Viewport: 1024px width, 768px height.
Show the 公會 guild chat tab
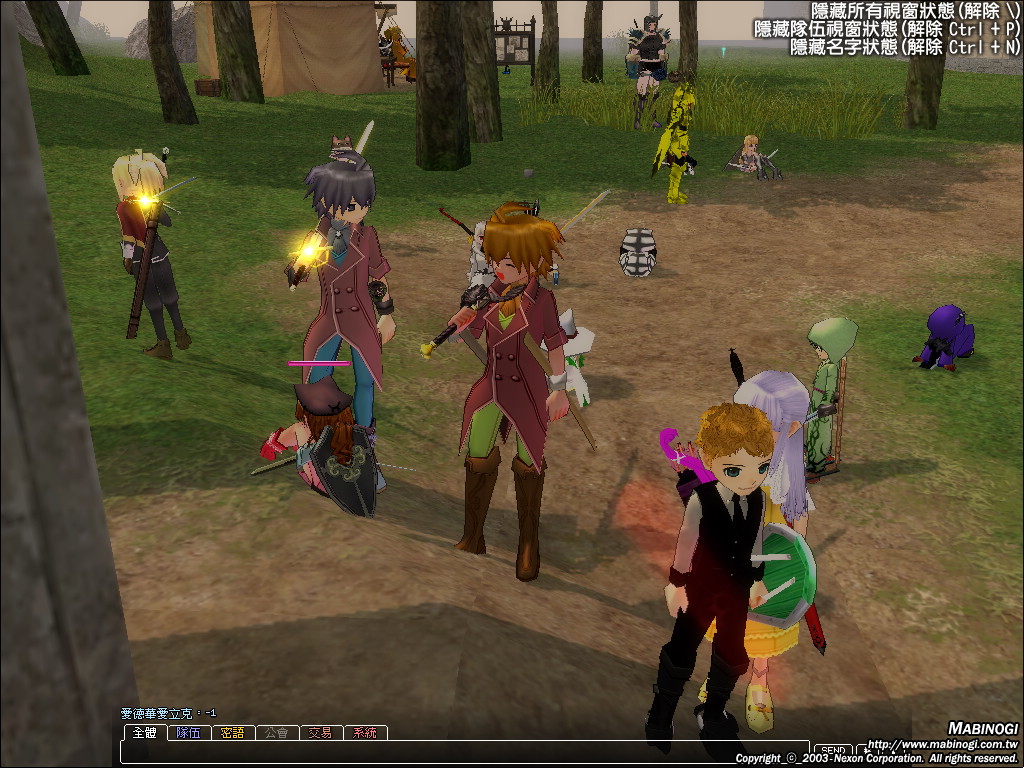pyautogui.click(x=277, y=733)
